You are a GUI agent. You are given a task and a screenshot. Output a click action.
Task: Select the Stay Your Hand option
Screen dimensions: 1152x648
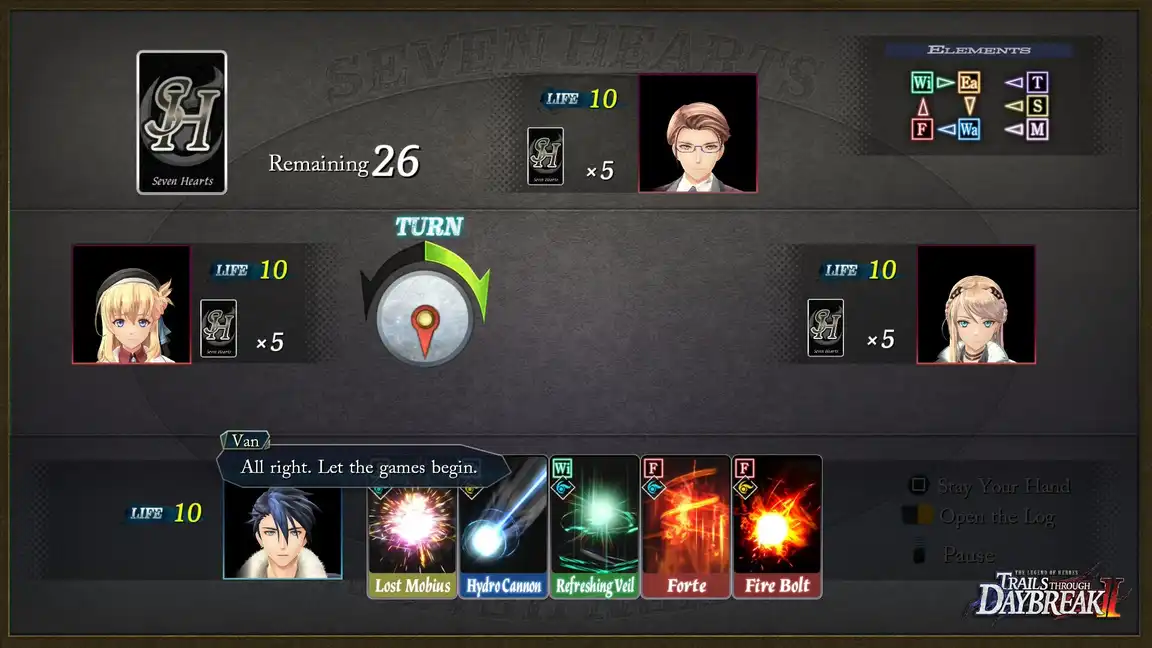point(1003,486)
